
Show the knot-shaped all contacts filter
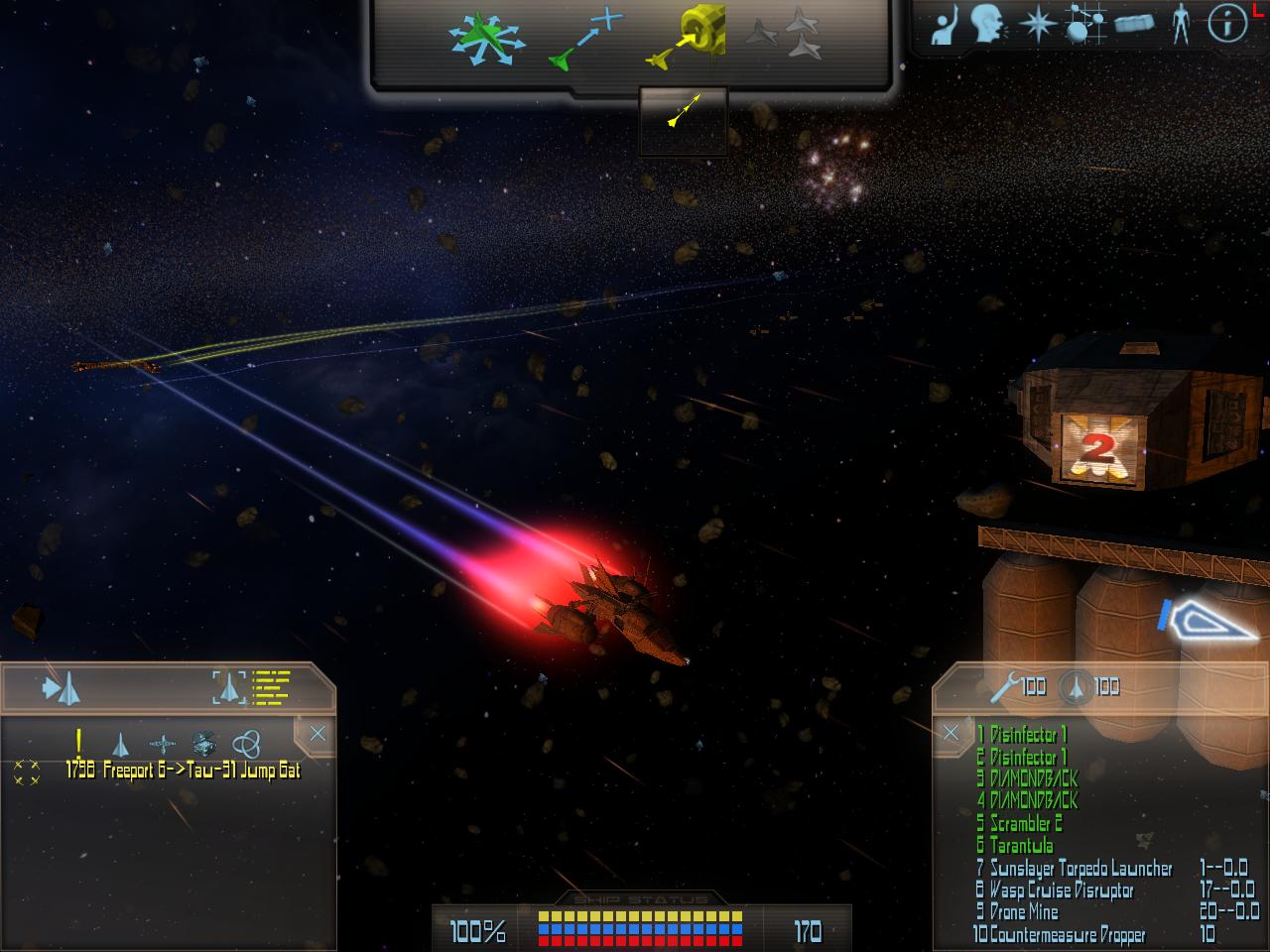click(246, 743)
